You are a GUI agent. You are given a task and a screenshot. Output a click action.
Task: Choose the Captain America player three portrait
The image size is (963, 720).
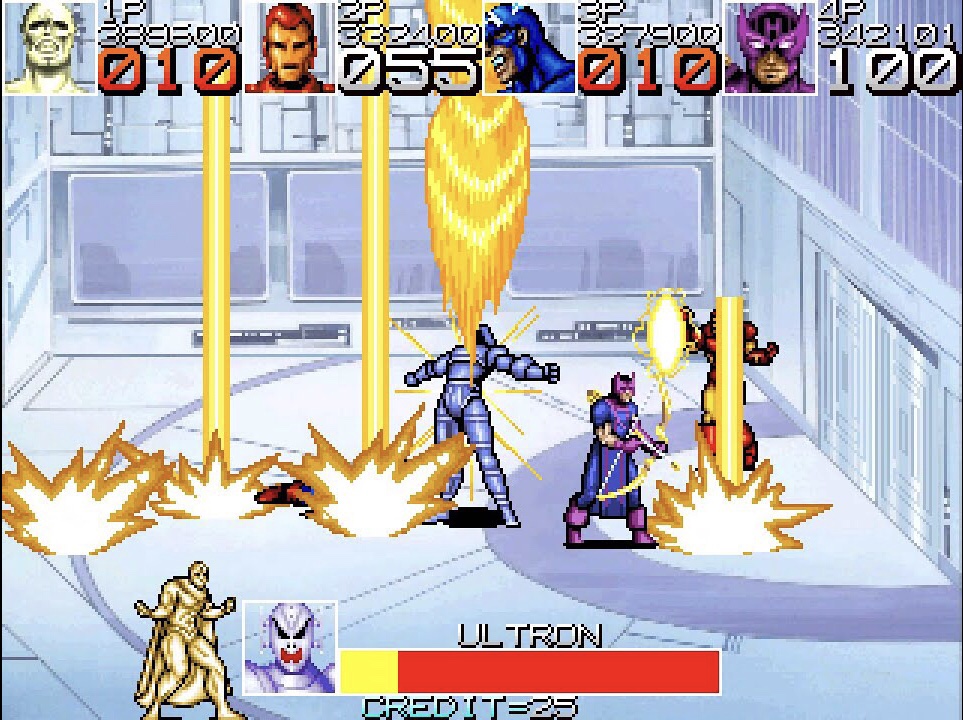pyautogui.click(x=529, y=48)
